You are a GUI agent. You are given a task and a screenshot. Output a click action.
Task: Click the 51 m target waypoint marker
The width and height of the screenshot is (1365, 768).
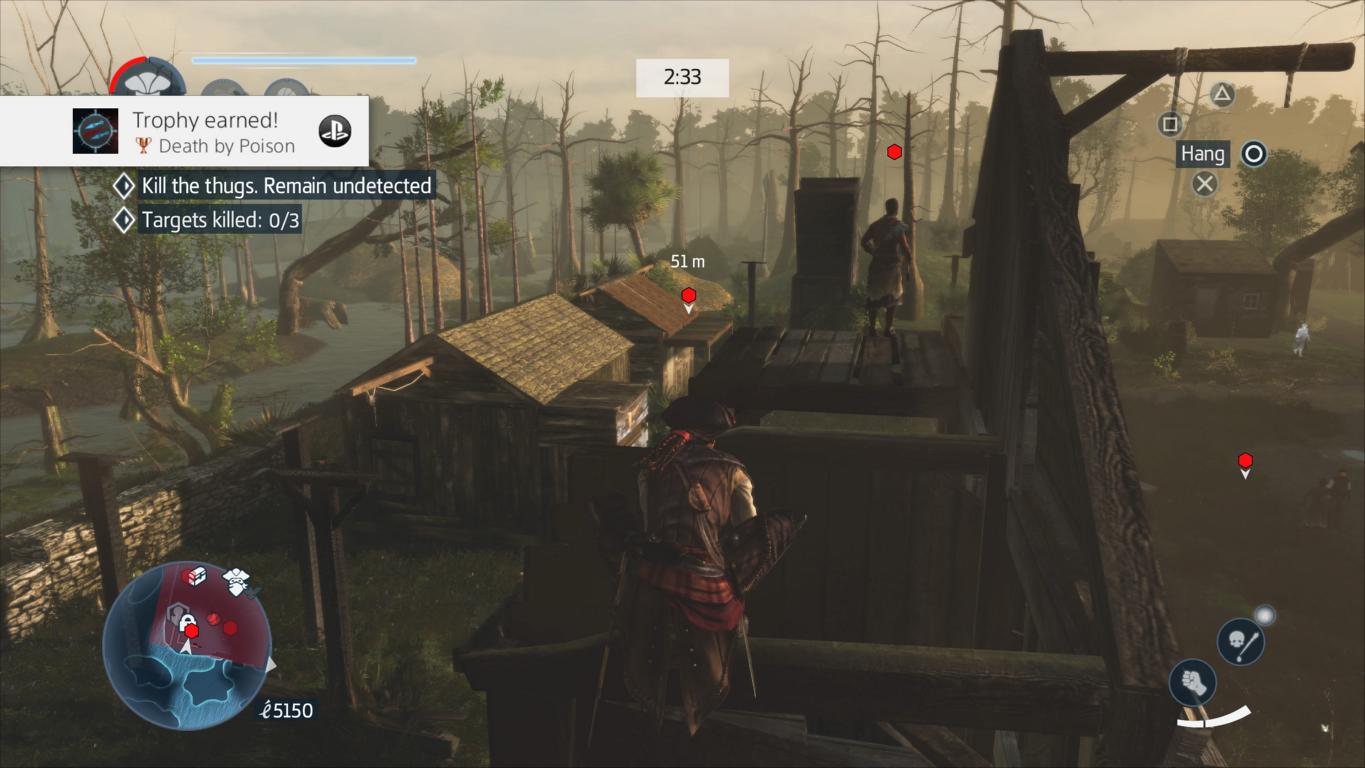(689, 296)
